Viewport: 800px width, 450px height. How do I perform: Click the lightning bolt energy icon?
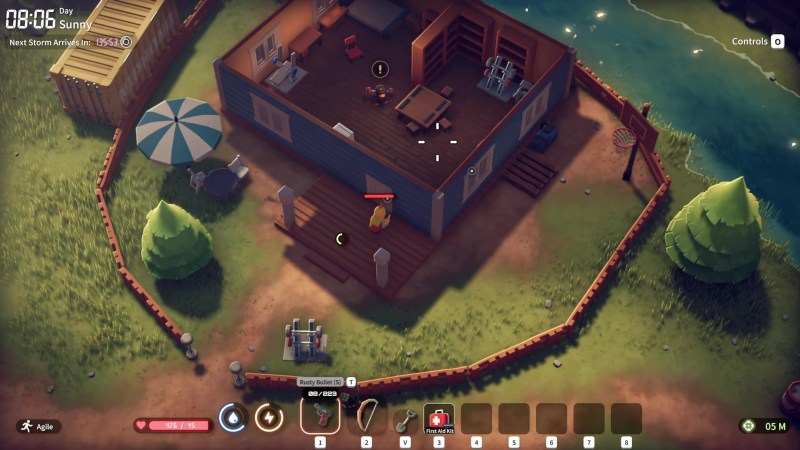[x=268, y=418]
